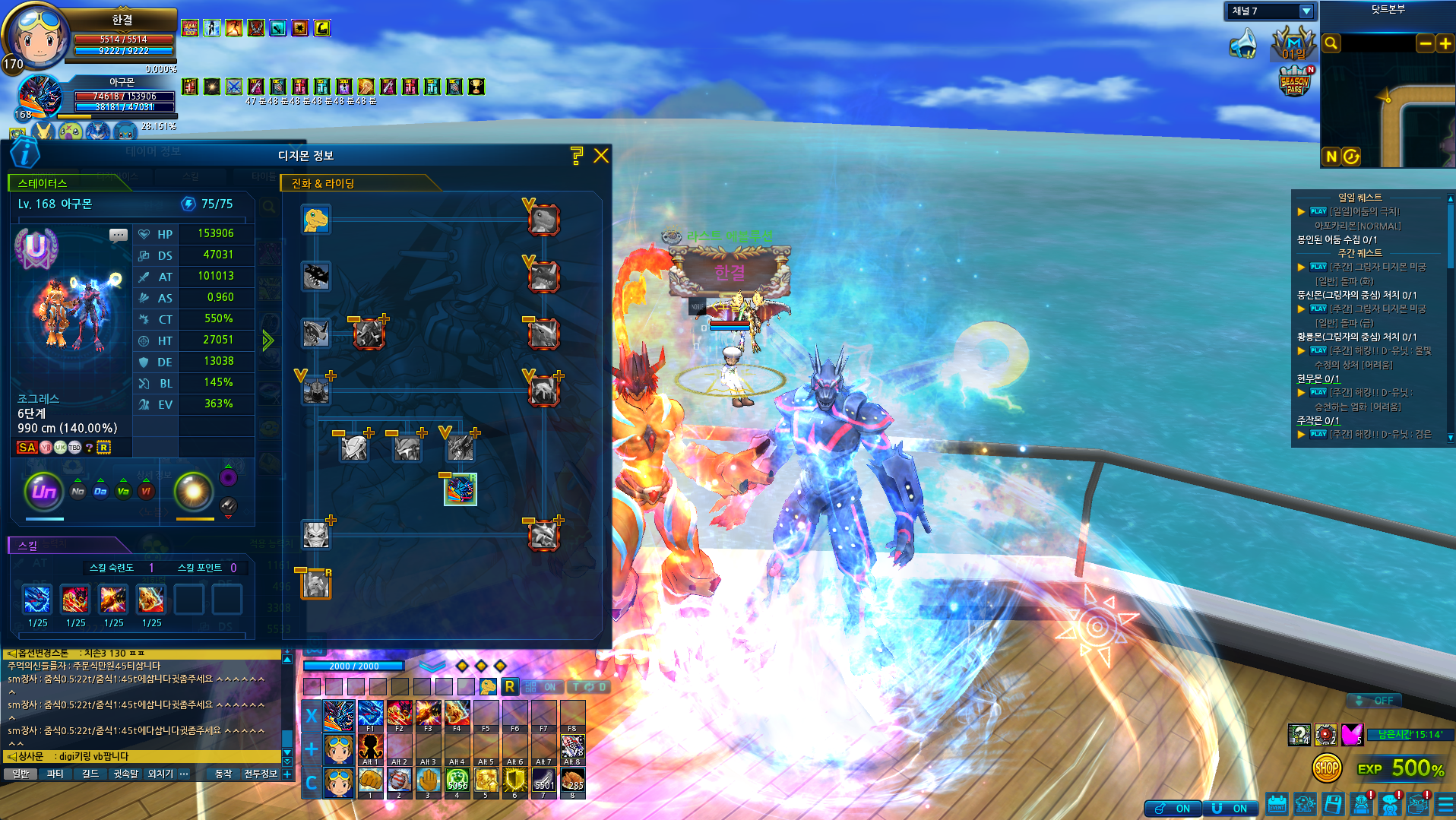Zoom out the minimap with minus button
1456x820 pixels.
pos(1426,43)
